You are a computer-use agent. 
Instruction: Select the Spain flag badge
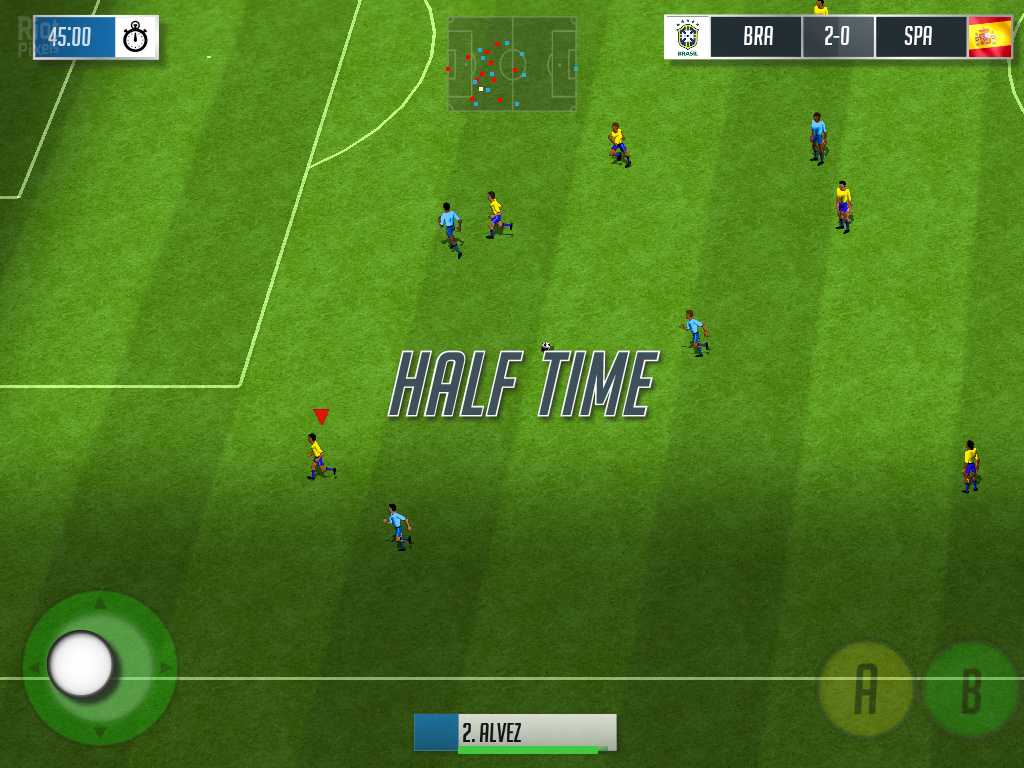click(x=989, y=37)
